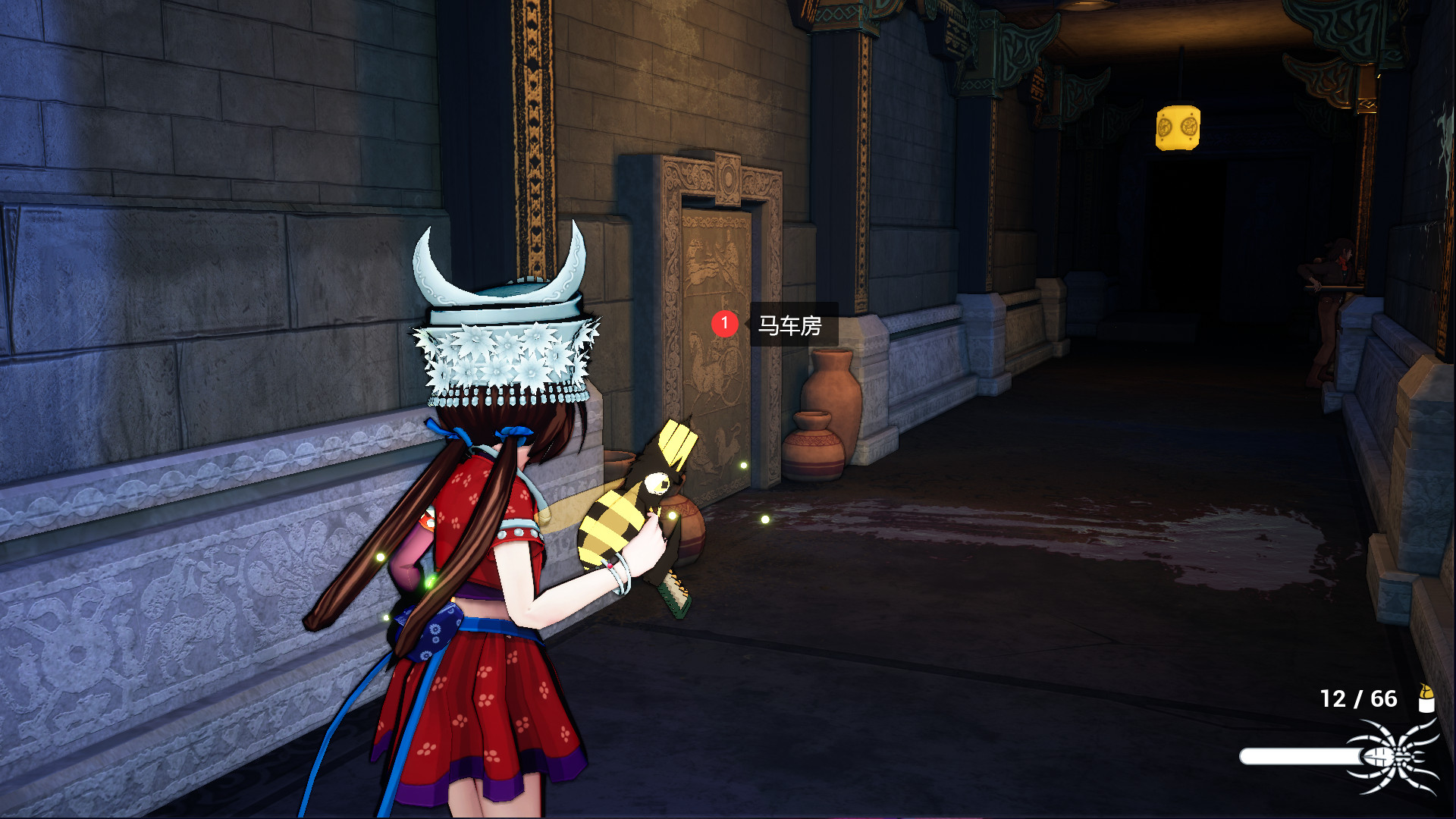Click the red number 1 waypoint badge
Image resolution: width=1456 pixels, height=819 pixels.
click(x=724, y=324)
